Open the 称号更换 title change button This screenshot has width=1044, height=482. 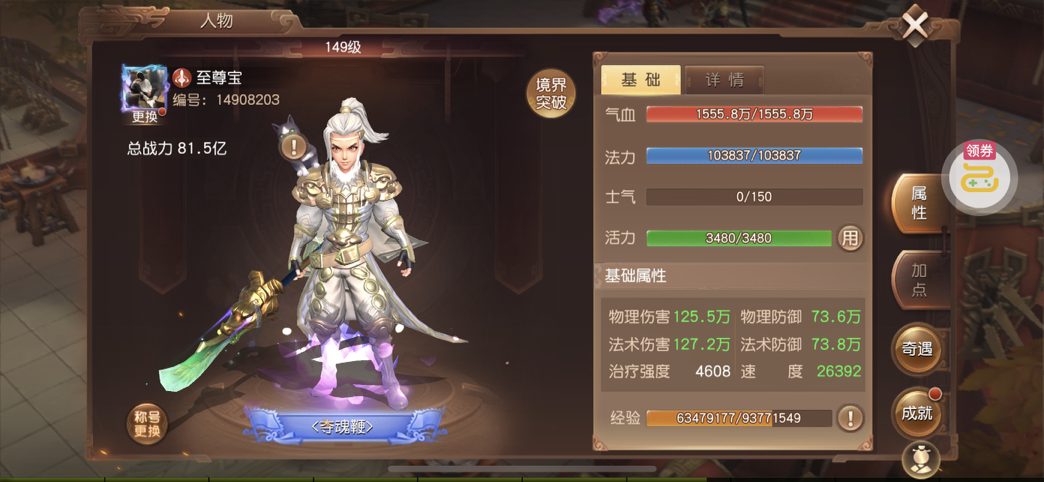(146, 424)
